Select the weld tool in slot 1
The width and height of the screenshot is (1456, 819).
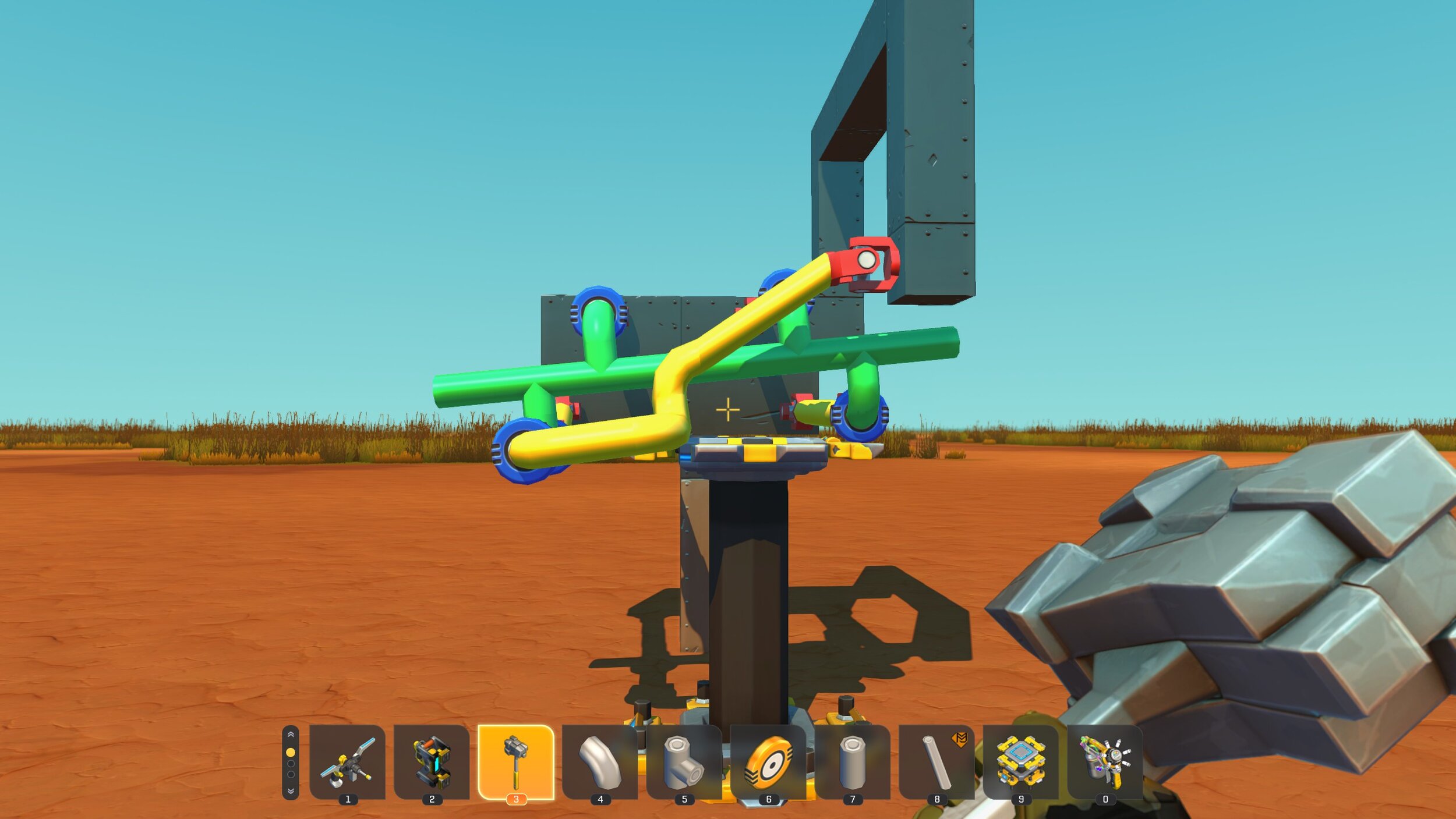[x=347, y=761]
